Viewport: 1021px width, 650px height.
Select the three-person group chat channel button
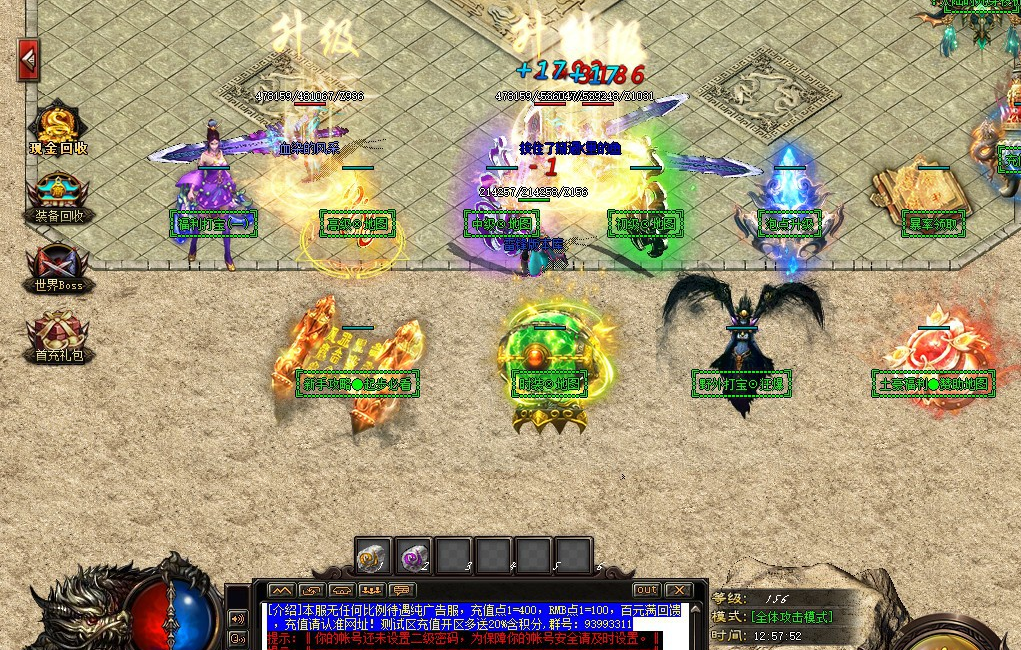tap(372, 590)
